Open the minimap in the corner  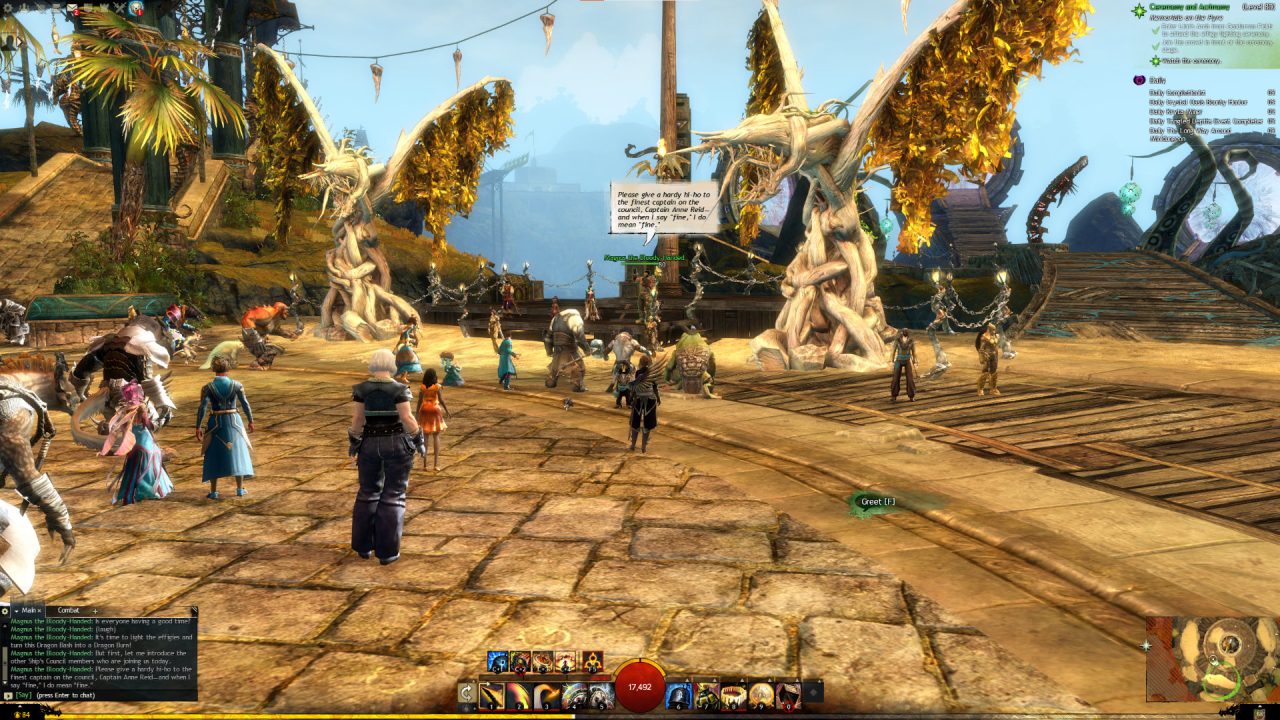[x=1213, y=659]
